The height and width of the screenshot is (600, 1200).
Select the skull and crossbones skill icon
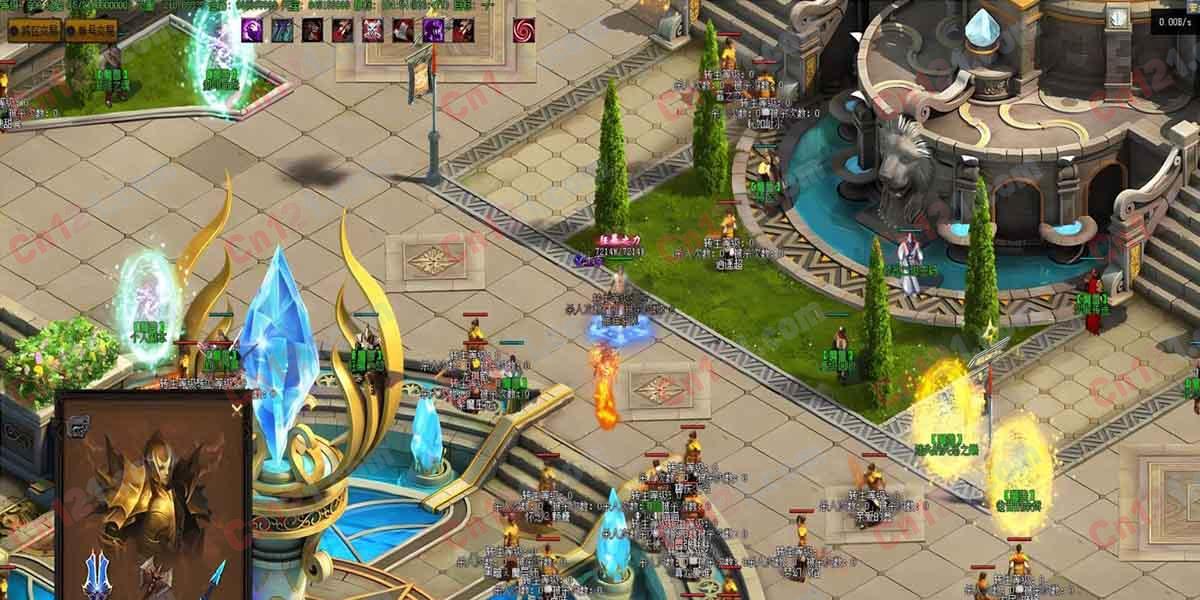(x=373, y=30)
